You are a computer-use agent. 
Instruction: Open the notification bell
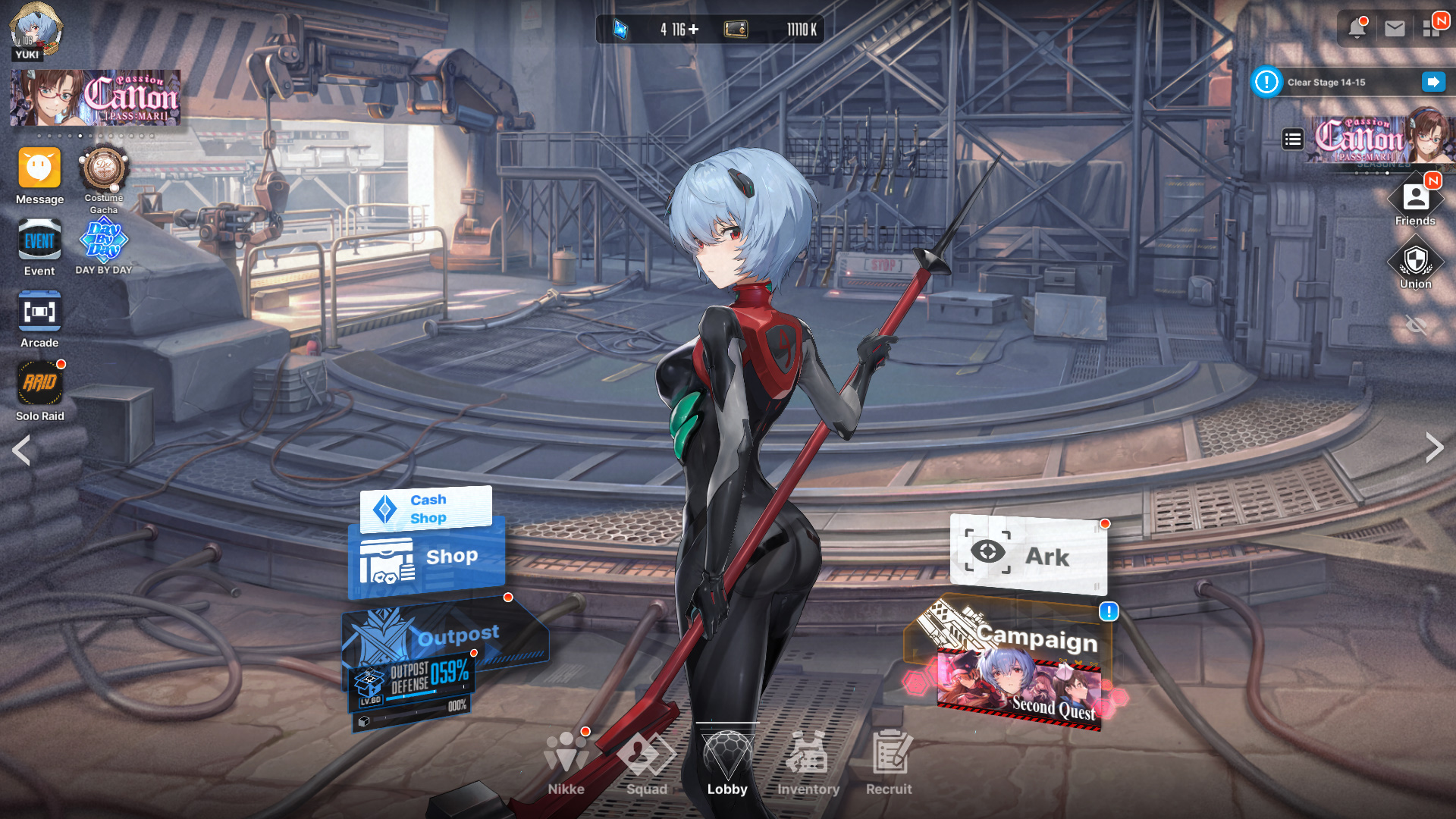point(1357,29)
